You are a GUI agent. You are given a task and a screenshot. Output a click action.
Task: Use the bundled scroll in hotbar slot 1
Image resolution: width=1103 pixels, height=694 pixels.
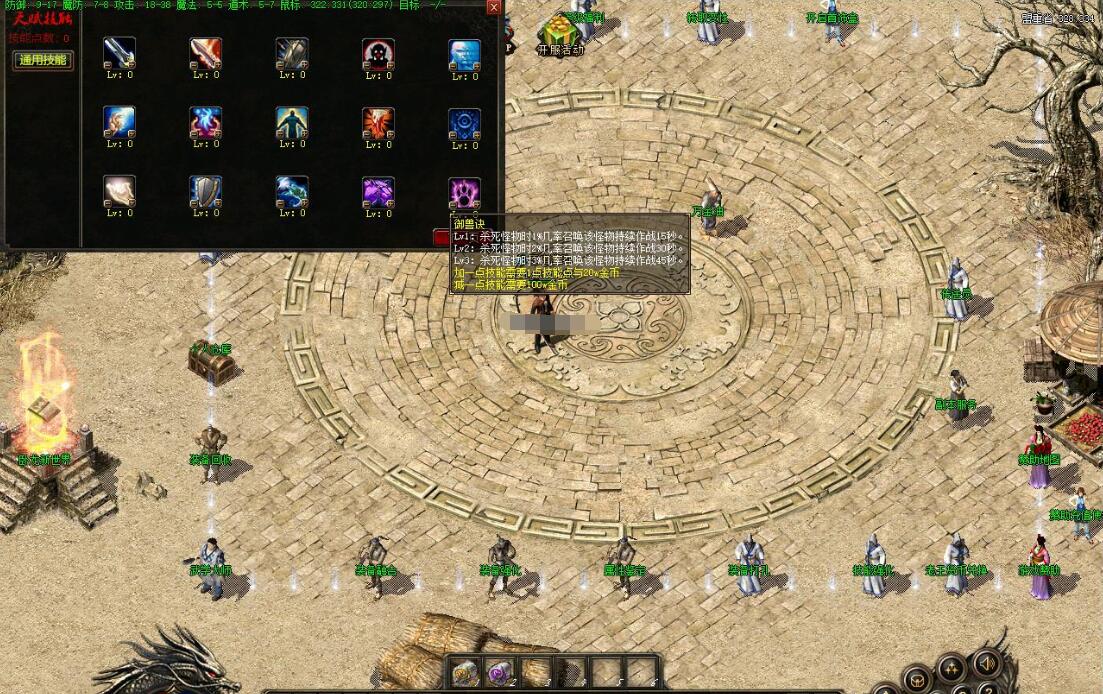pos(463,672)
